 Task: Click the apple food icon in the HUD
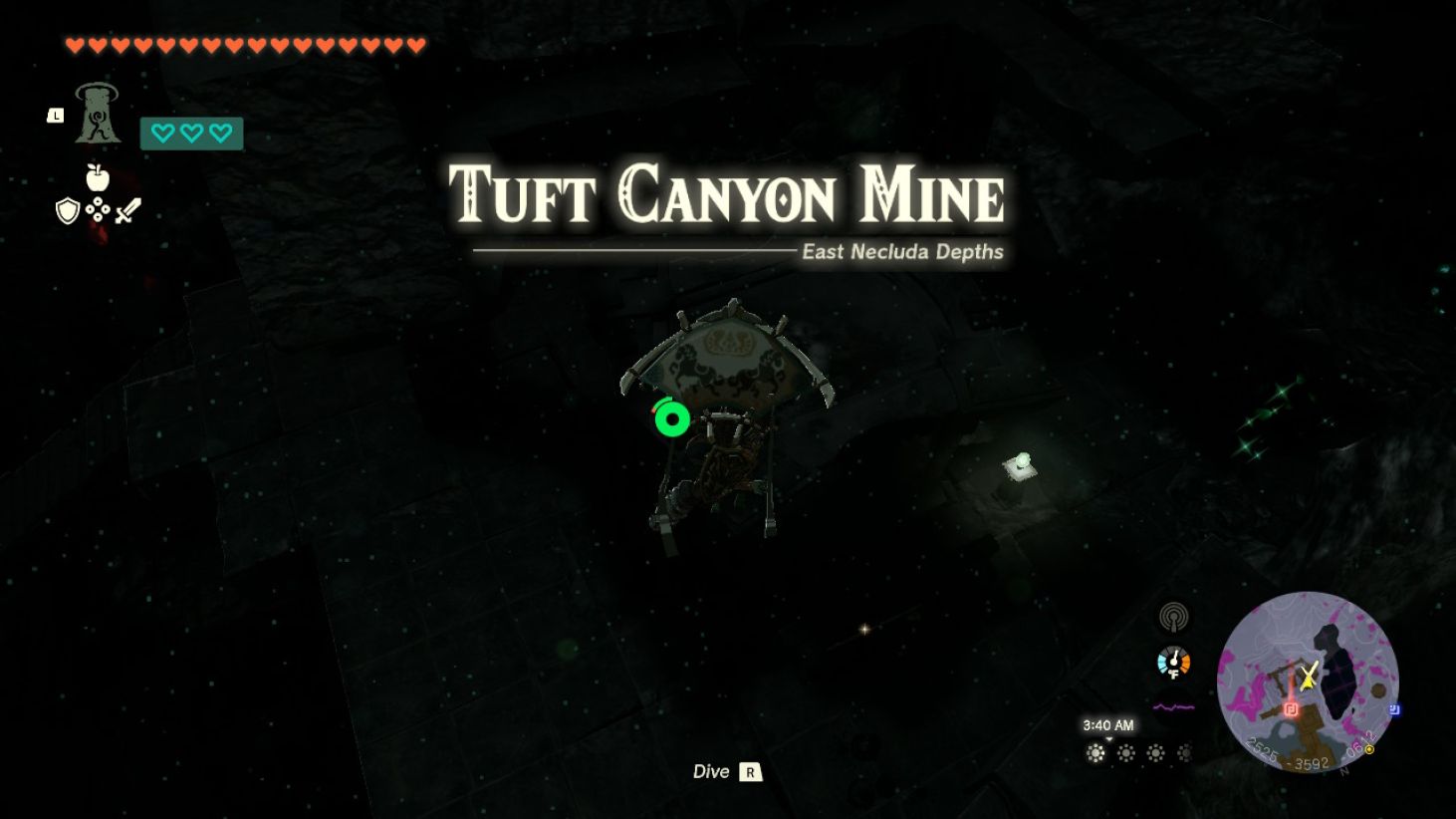[98, 177]
